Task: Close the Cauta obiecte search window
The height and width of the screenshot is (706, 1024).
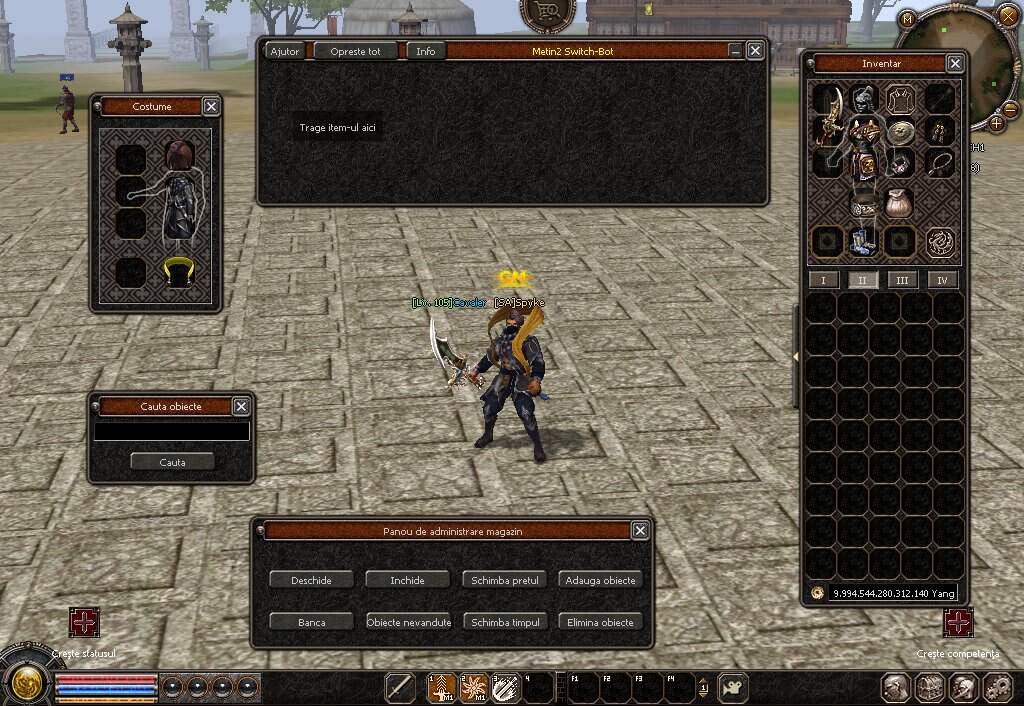Action: point(241,406)
